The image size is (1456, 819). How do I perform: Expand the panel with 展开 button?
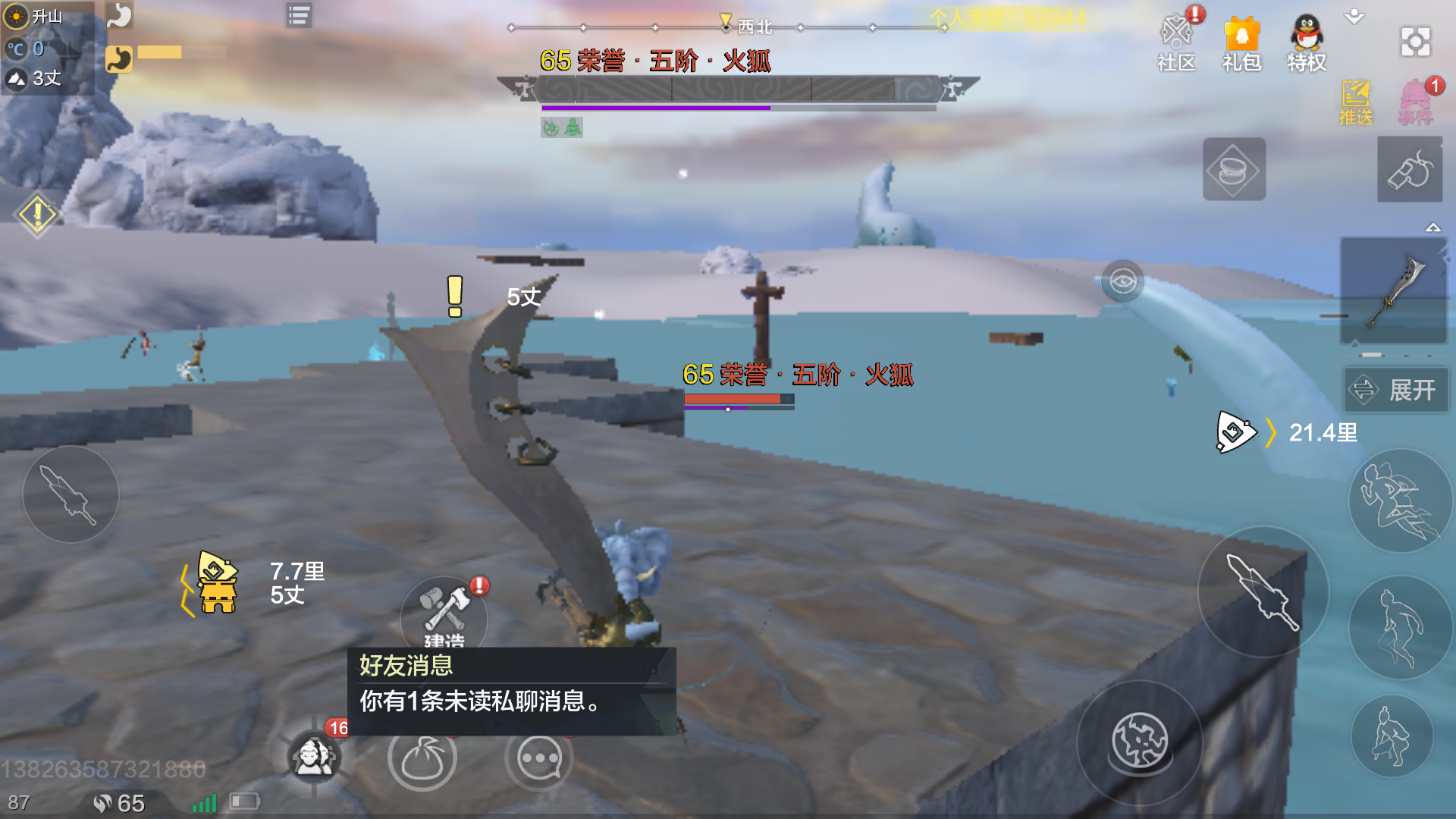click(x=1397, y=390)
